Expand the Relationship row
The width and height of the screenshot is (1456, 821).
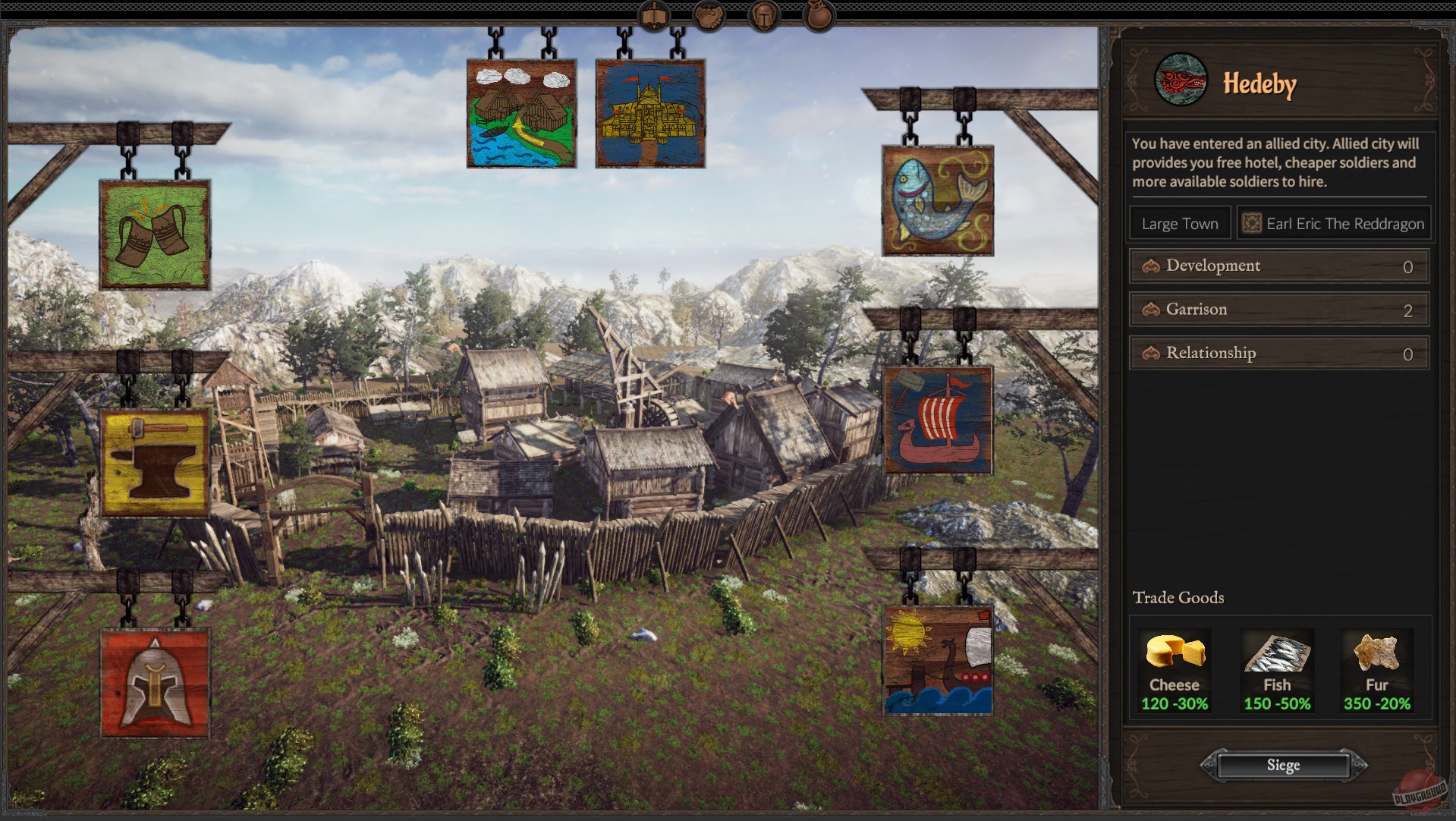pyautogui.click(x=1278, y=352)
